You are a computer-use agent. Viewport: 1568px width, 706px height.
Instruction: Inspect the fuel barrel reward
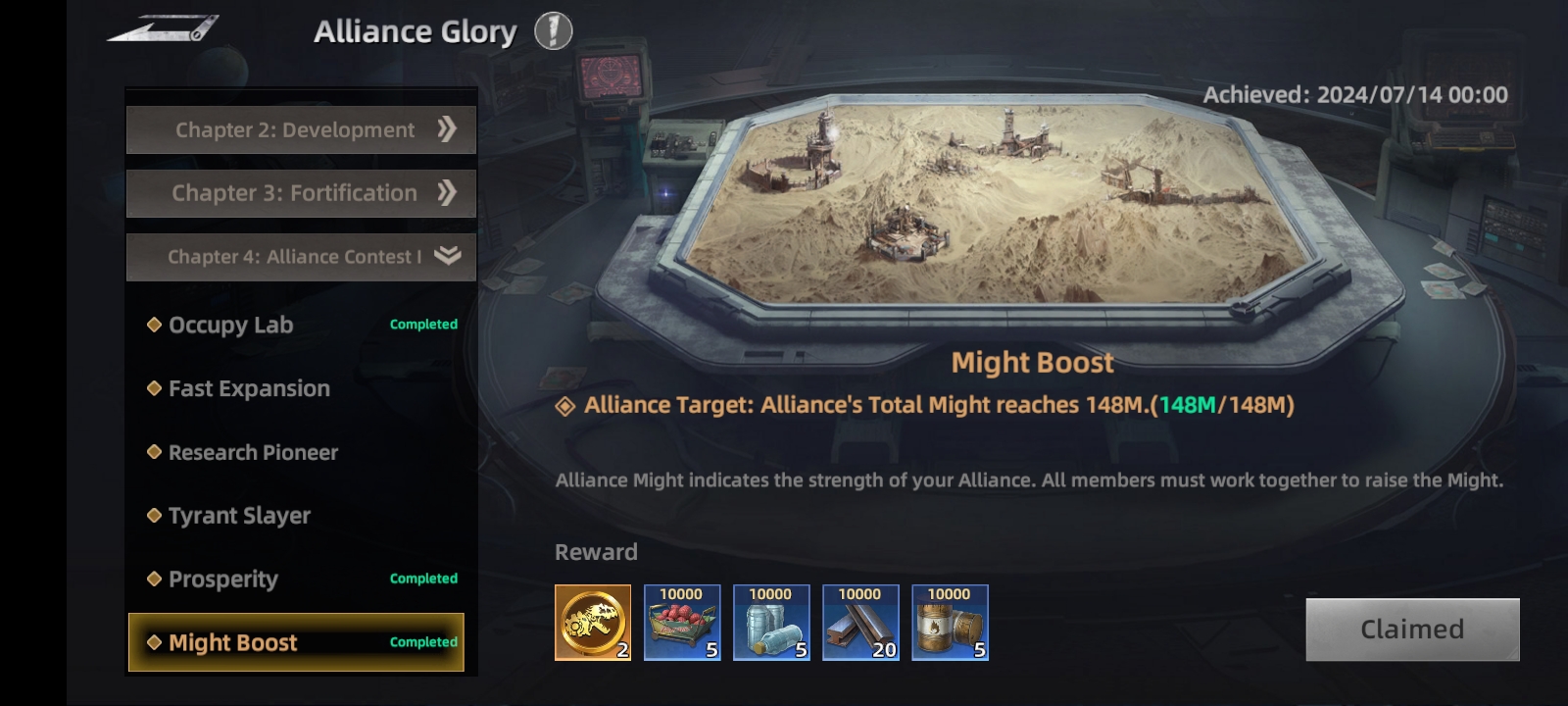(950, 623)
